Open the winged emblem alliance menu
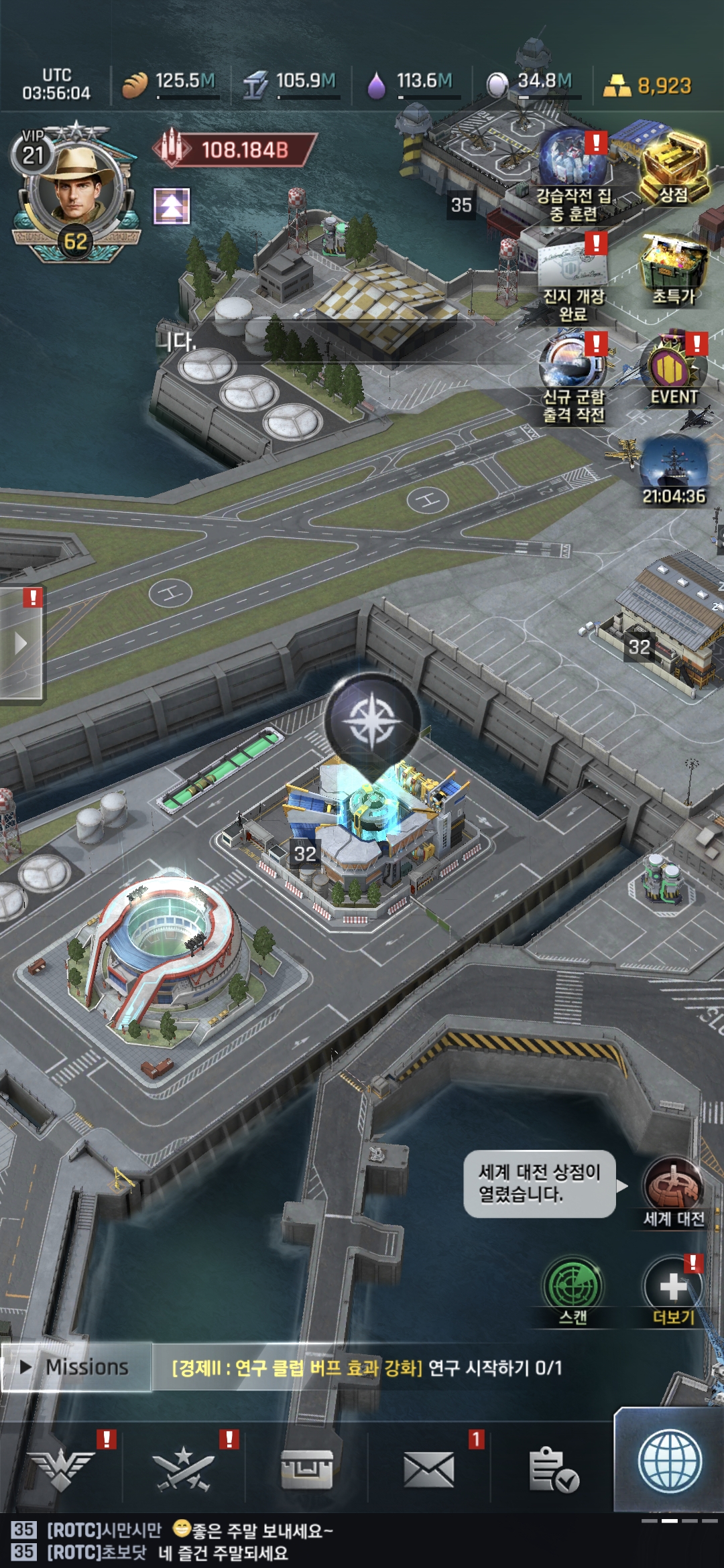Image resolution: width=724 pixels, height=1568 pixels. pyautogui.click(x=62, y=1469)
